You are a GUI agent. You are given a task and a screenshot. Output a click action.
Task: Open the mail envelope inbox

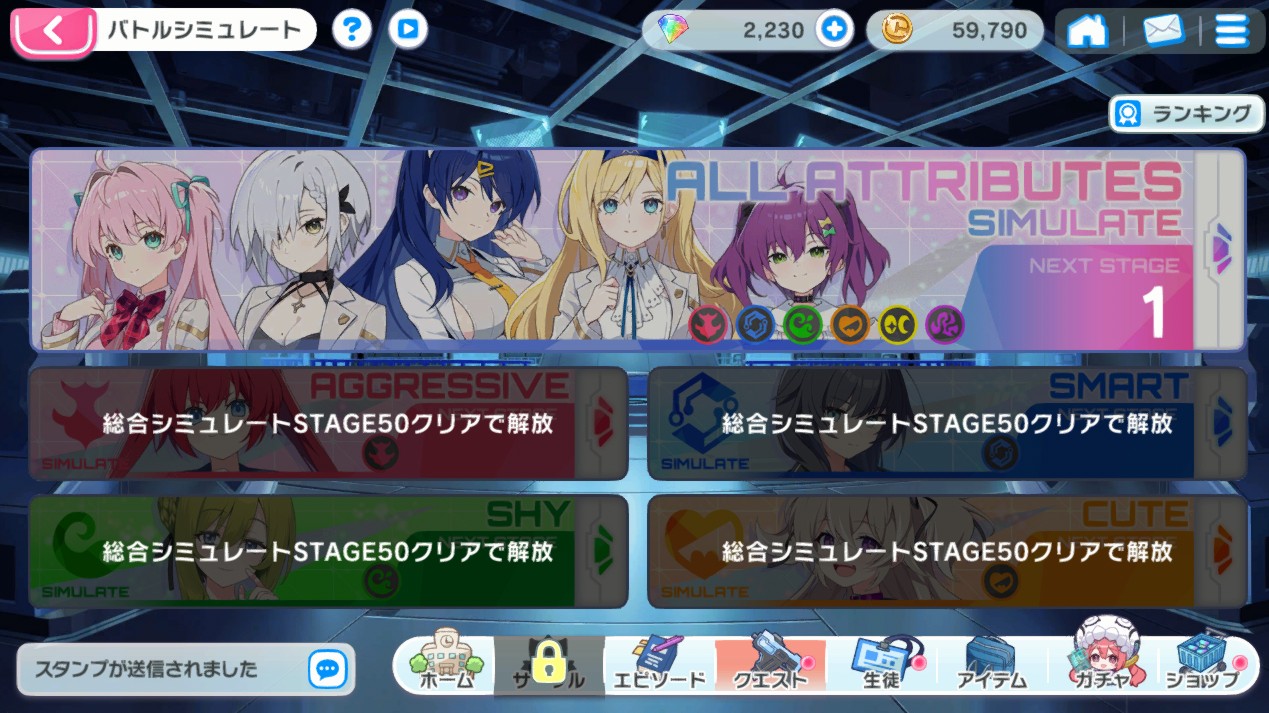click(1162, 30)
